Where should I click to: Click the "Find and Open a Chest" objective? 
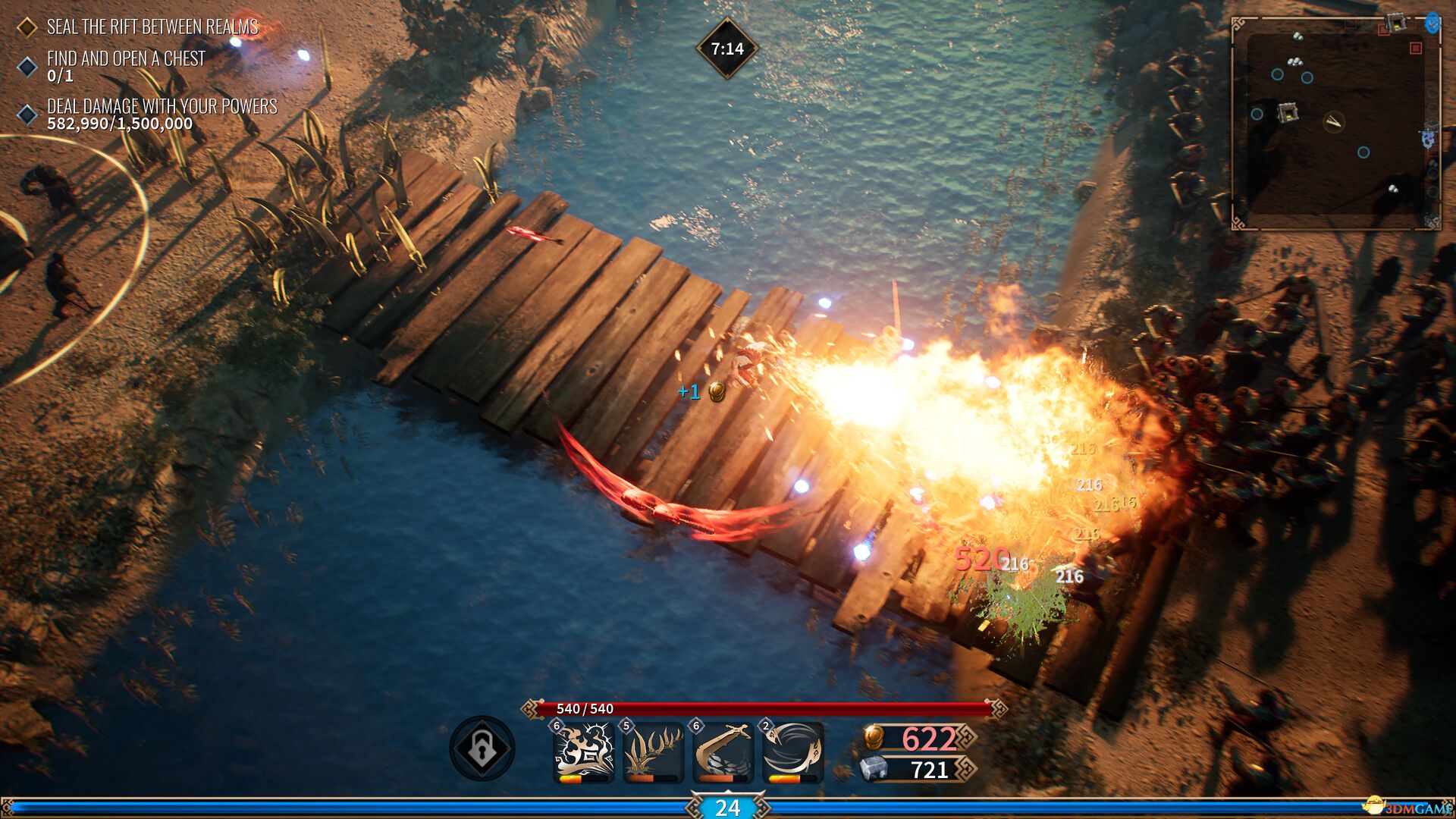point(126,59)
